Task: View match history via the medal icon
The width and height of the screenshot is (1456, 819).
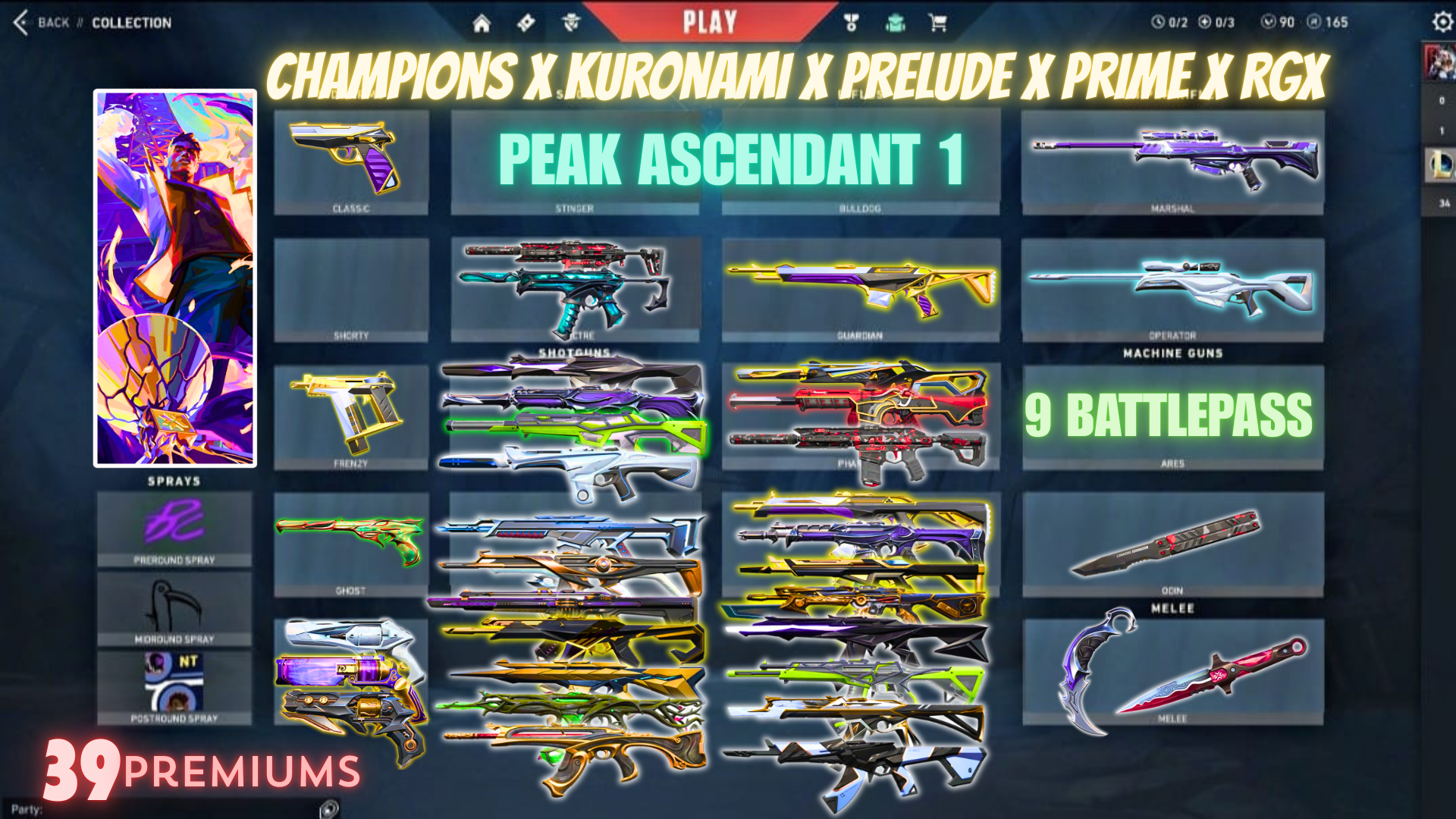Action: pyautogui.click(x=852, y=20)
